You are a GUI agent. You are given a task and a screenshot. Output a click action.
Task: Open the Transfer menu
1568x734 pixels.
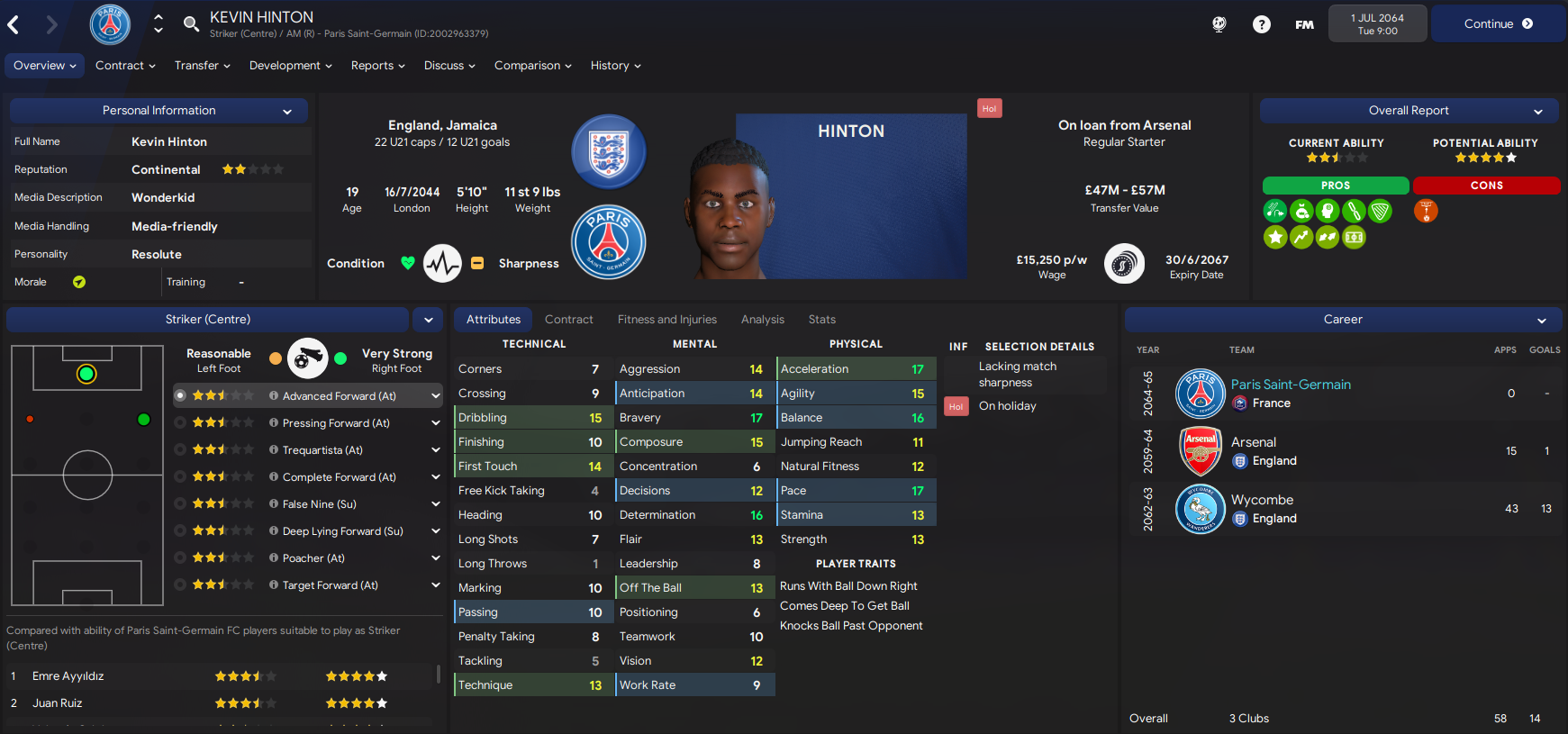pyautogui.click(x=202, y=66)
